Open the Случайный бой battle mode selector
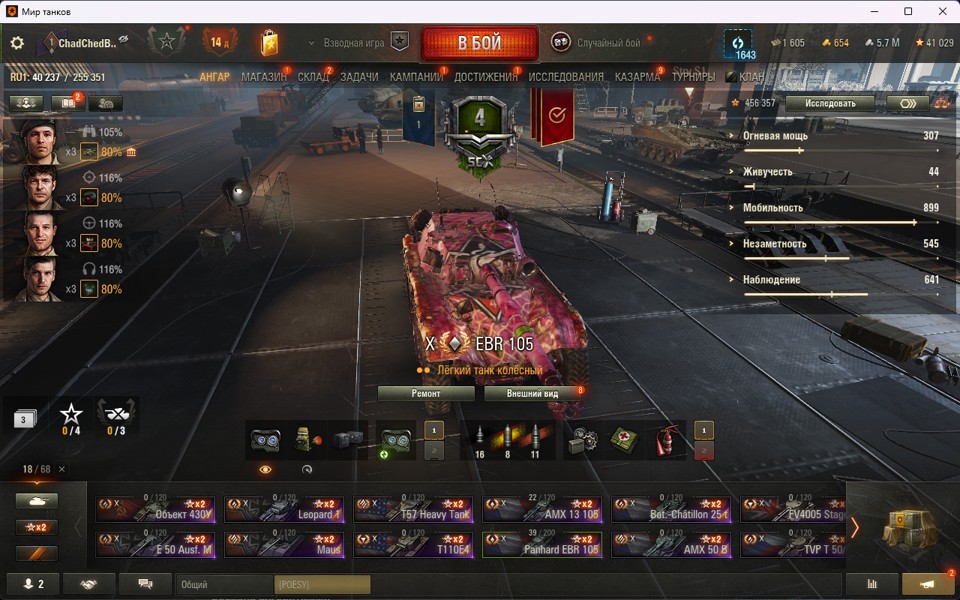The image size is (960, 600). pos(600,43)
